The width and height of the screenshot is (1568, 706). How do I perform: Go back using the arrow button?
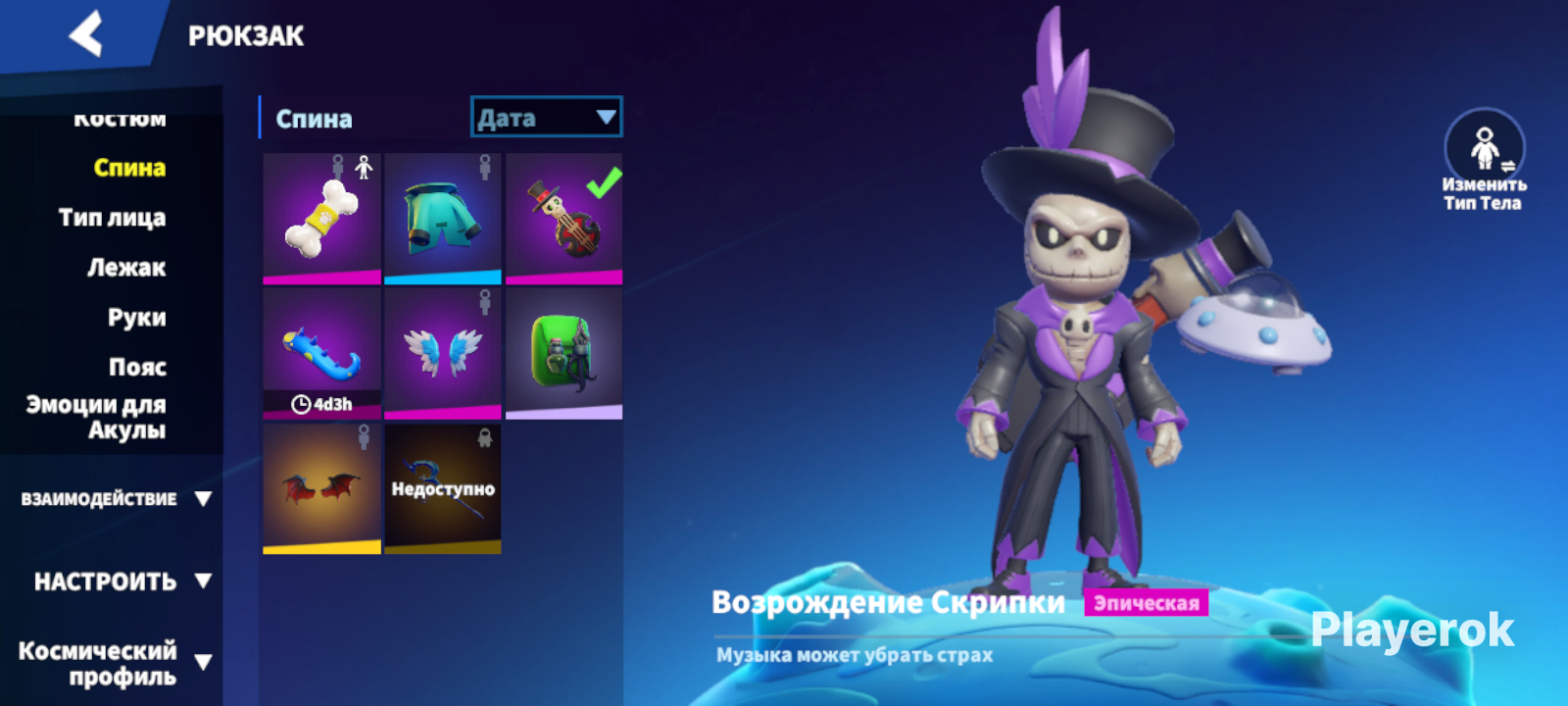click(86, 34)
